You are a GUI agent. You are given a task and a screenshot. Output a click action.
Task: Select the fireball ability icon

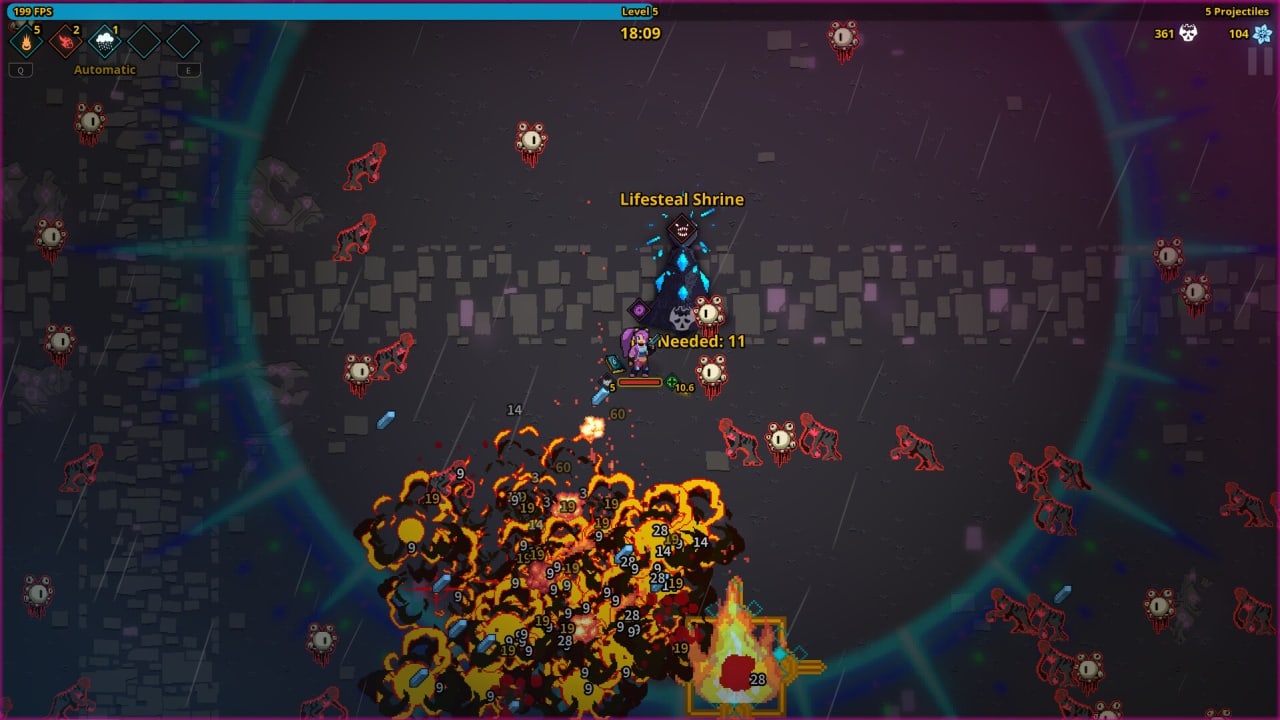coord(25,42)
